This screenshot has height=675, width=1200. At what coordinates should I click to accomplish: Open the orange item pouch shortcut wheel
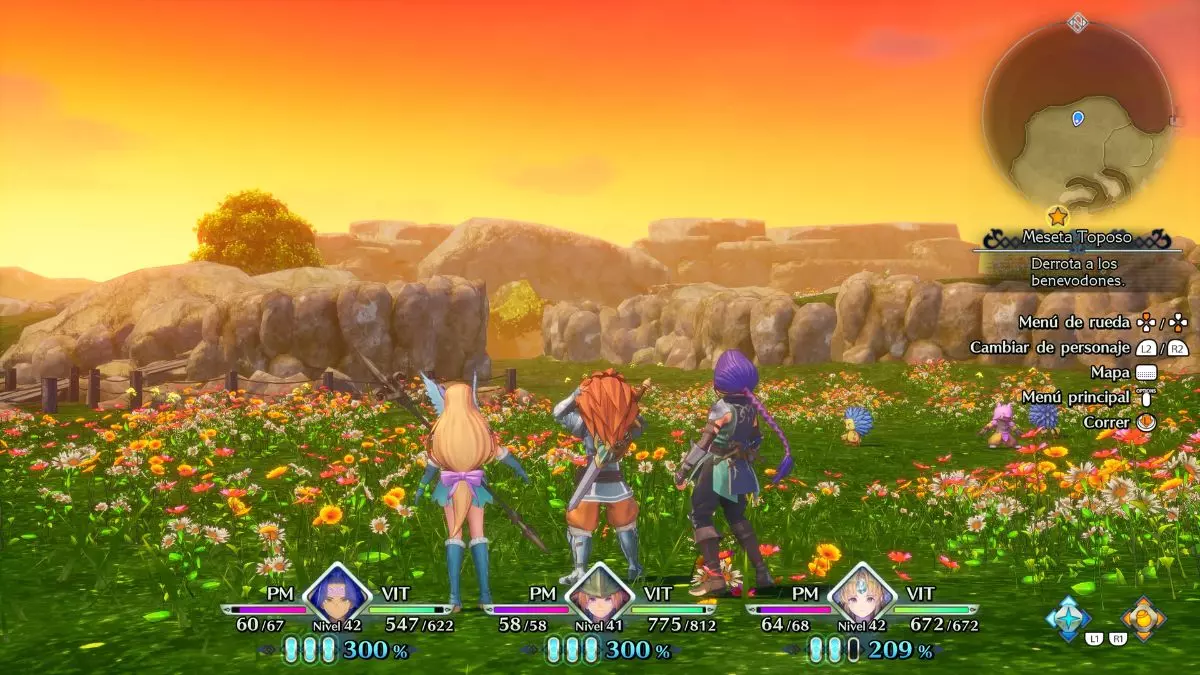(x=1143, y=616)
